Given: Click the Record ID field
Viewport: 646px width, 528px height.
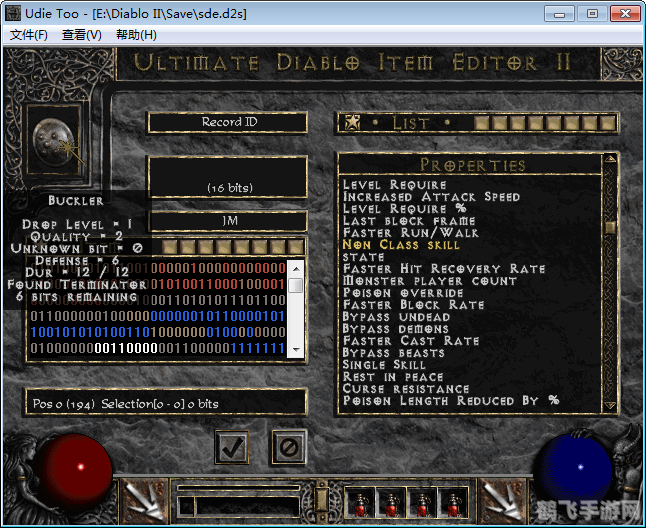Looking at the screenshot, I should coord(228,122).
